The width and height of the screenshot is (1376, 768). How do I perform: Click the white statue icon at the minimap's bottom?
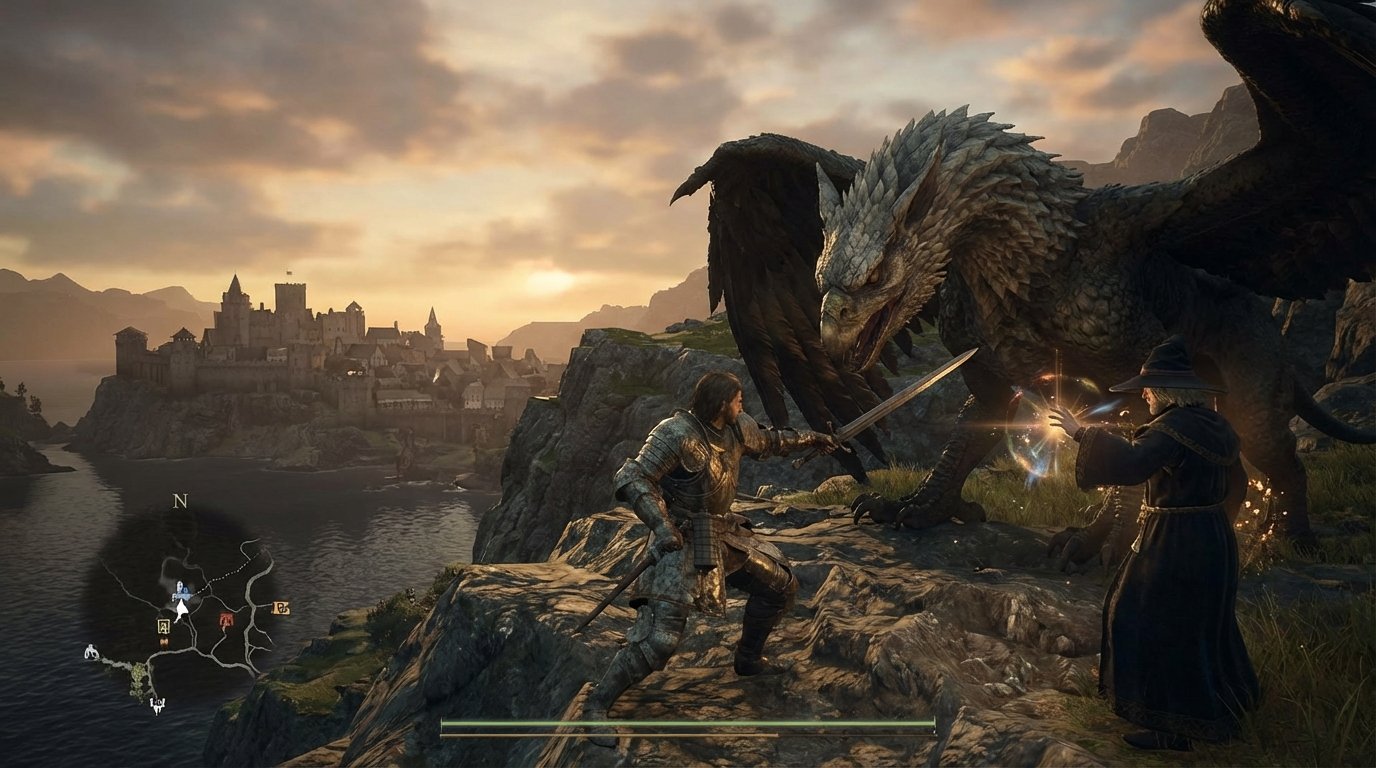158,703
